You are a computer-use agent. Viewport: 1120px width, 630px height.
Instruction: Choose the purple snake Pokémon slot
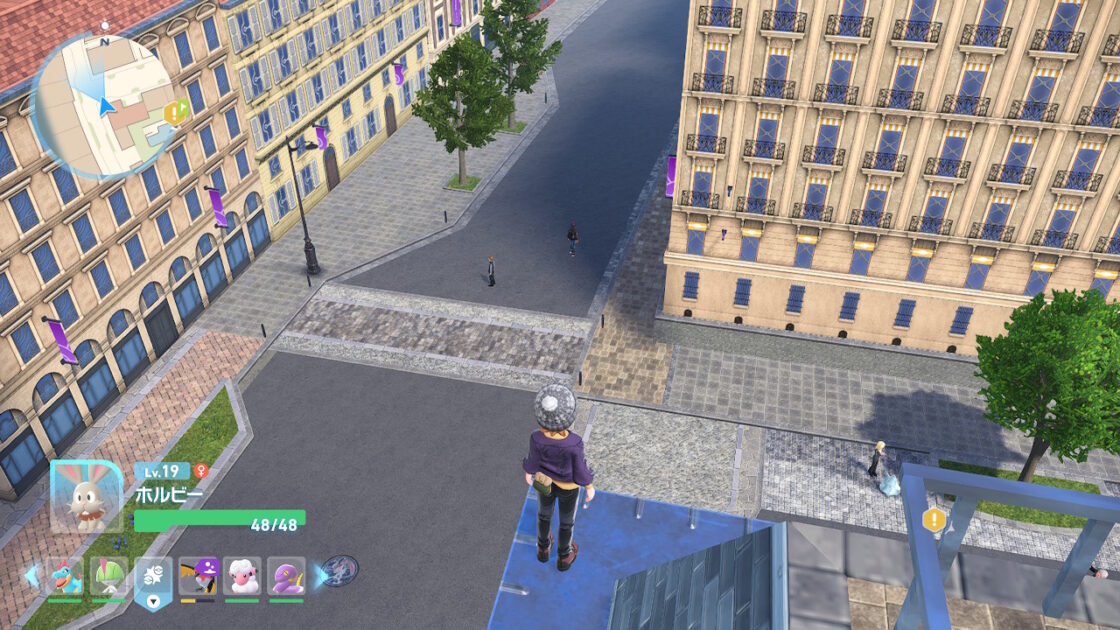pos(286,576)
